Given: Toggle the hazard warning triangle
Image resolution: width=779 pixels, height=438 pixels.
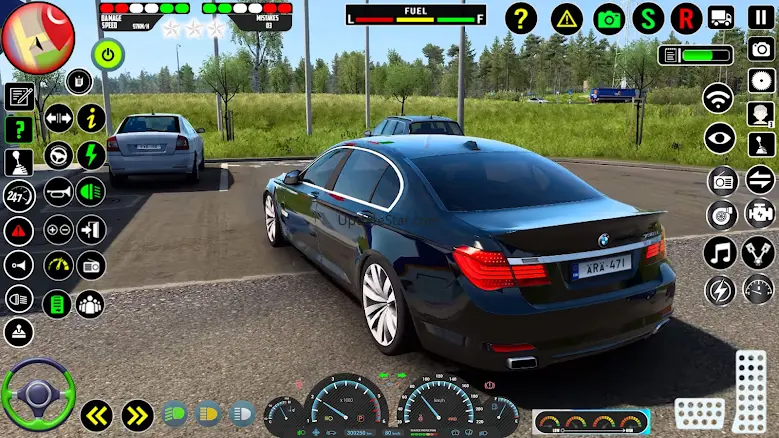Looking at the screenshot, I should [x=567, y=18].
